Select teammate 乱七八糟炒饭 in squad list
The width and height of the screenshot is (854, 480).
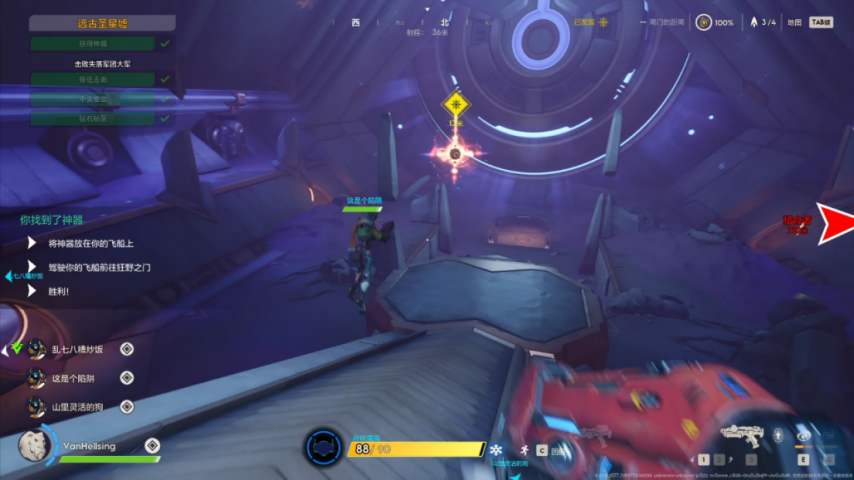76,349
